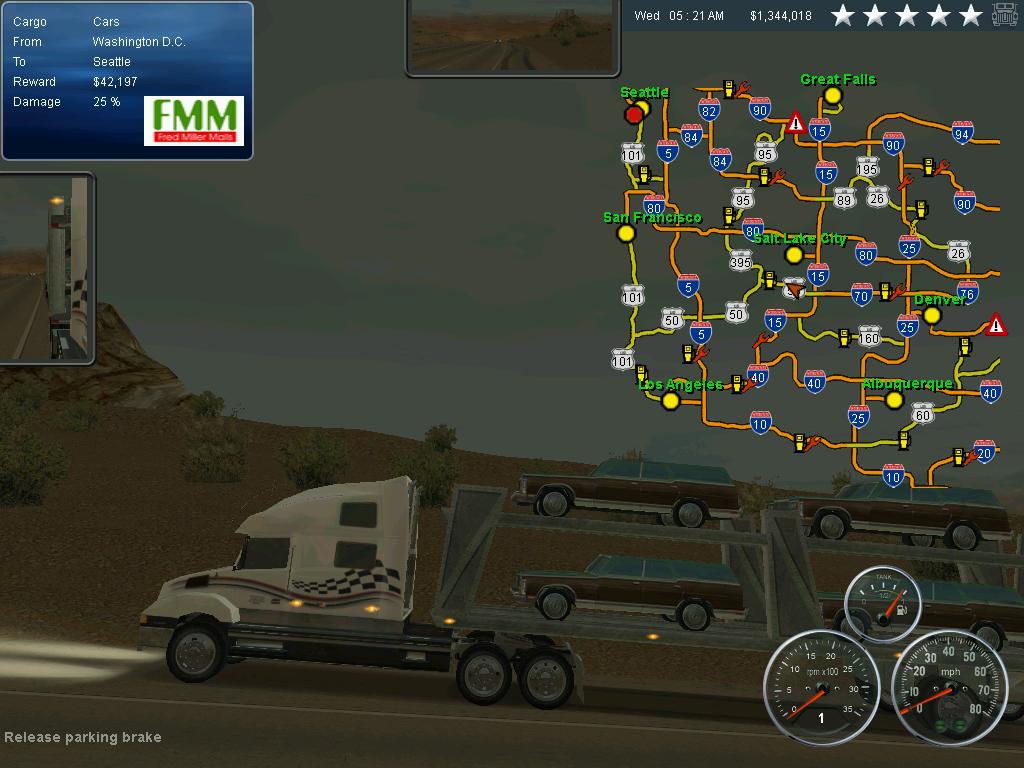Select the Seattle city marker on map
The width and height of the screenshot is (1024, 768).
tap(643, 108)
